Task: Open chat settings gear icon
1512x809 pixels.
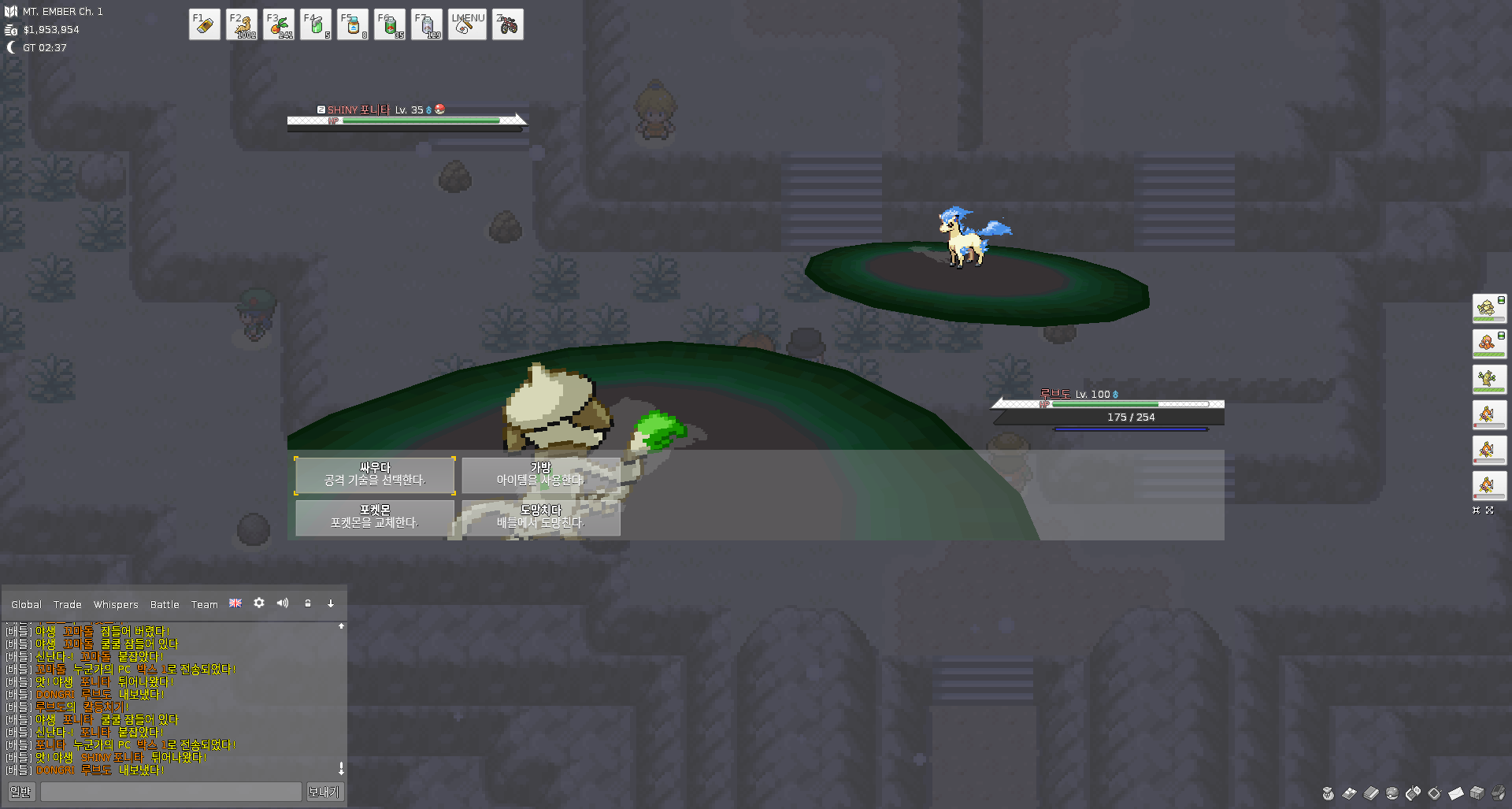Action: coord(259,603)
